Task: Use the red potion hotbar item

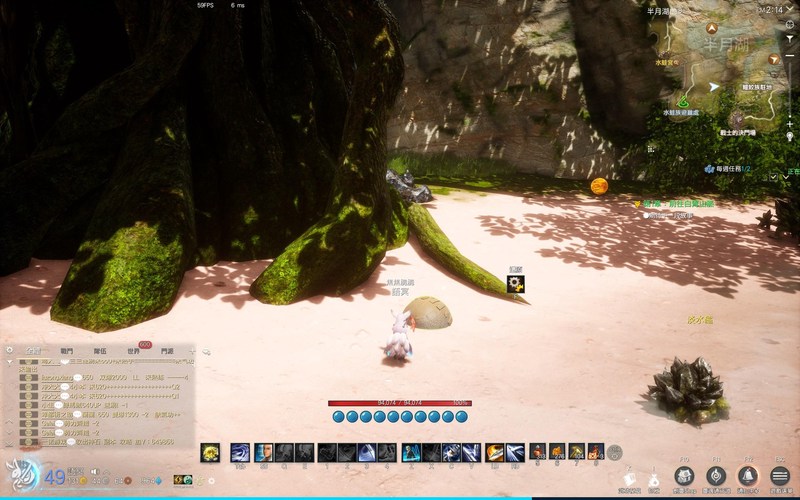Action: 536,452
